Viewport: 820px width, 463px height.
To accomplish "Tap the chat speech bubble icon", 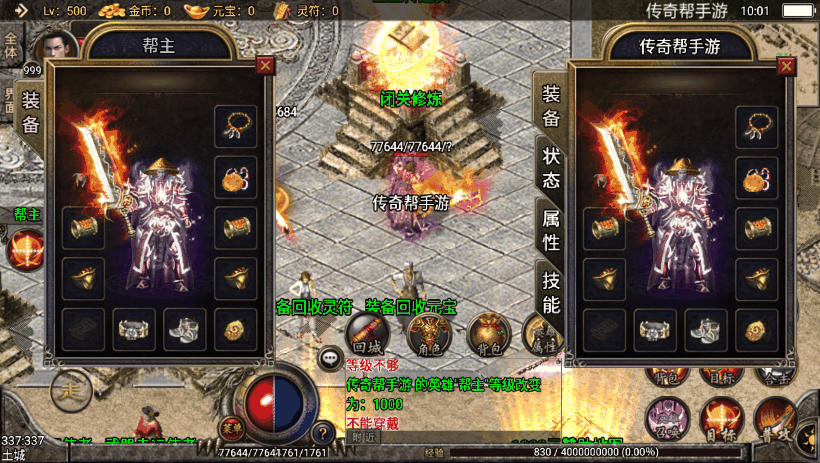I will pos(329,357).
